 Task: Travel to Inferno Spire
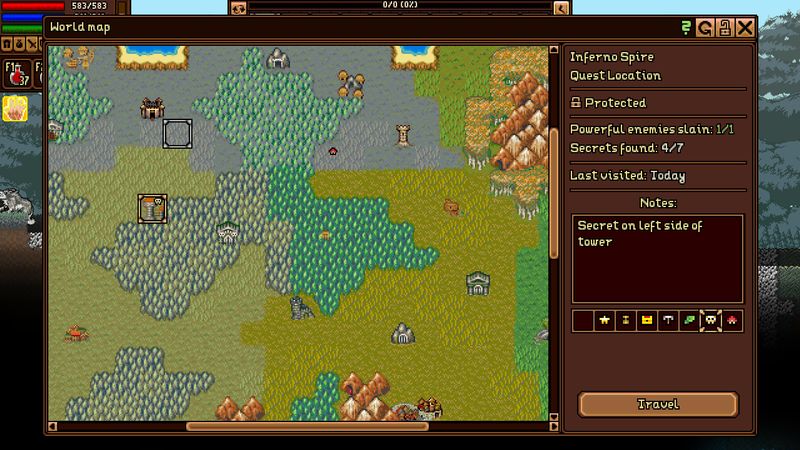658,404
